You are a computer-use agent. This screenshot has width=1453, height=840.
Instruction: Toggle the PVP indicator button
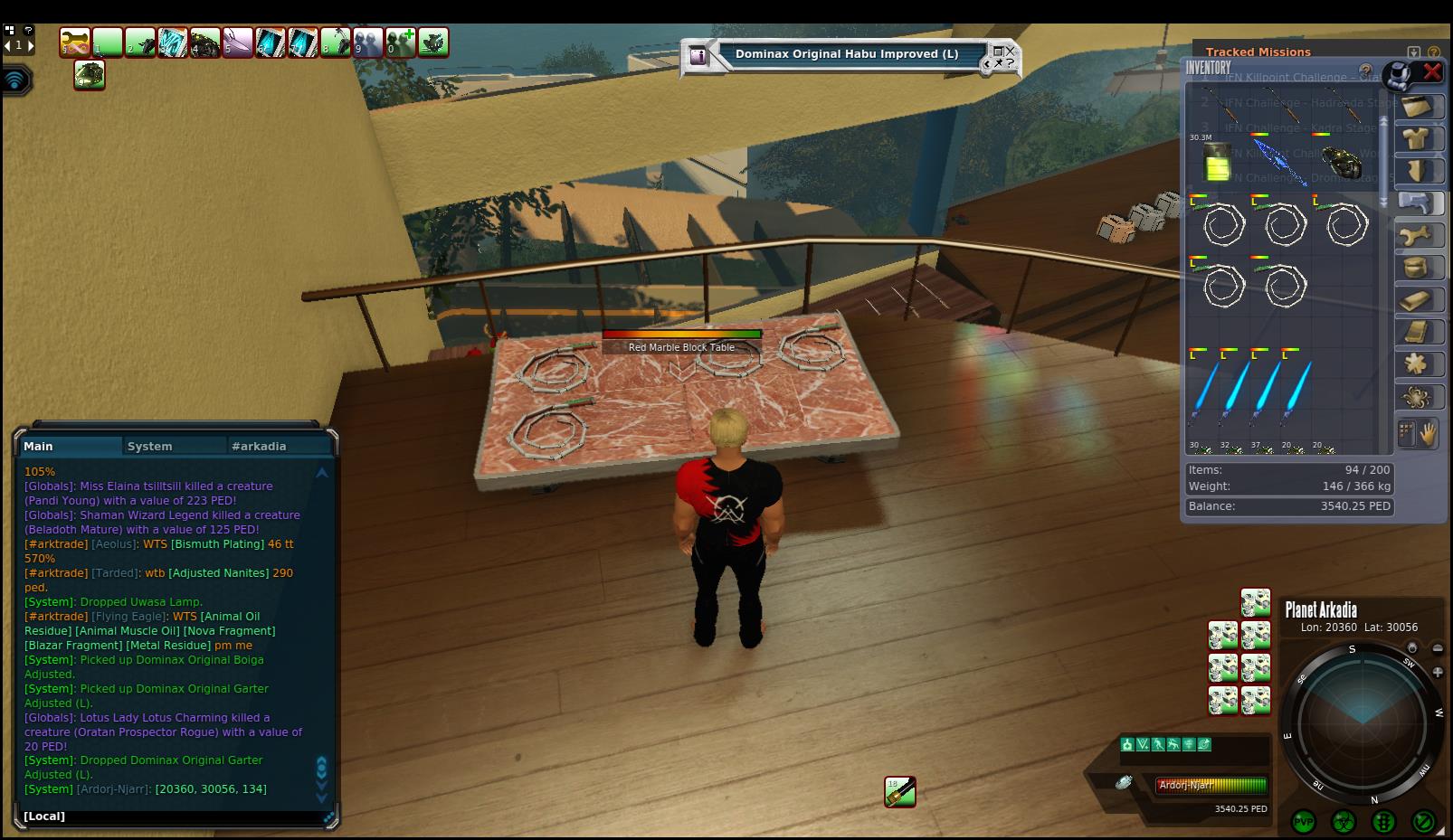pyautogui.click(x=1304, y=822)
